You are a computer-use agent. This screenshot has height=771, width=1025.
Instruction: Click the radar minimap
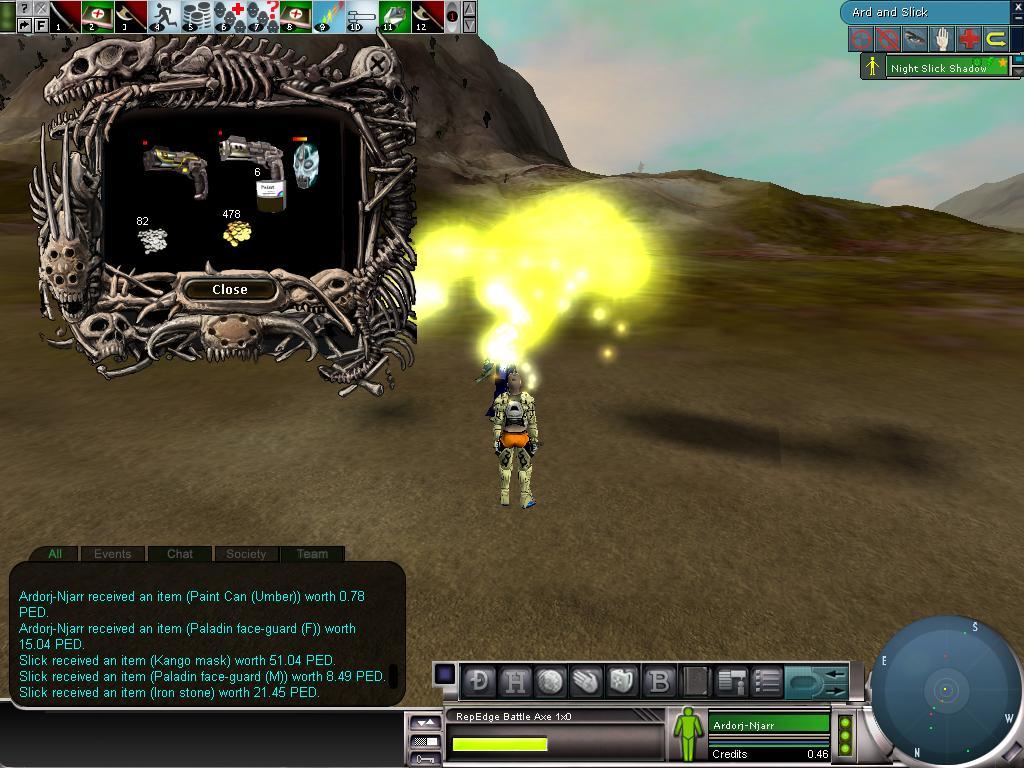(x=944, y=689)
